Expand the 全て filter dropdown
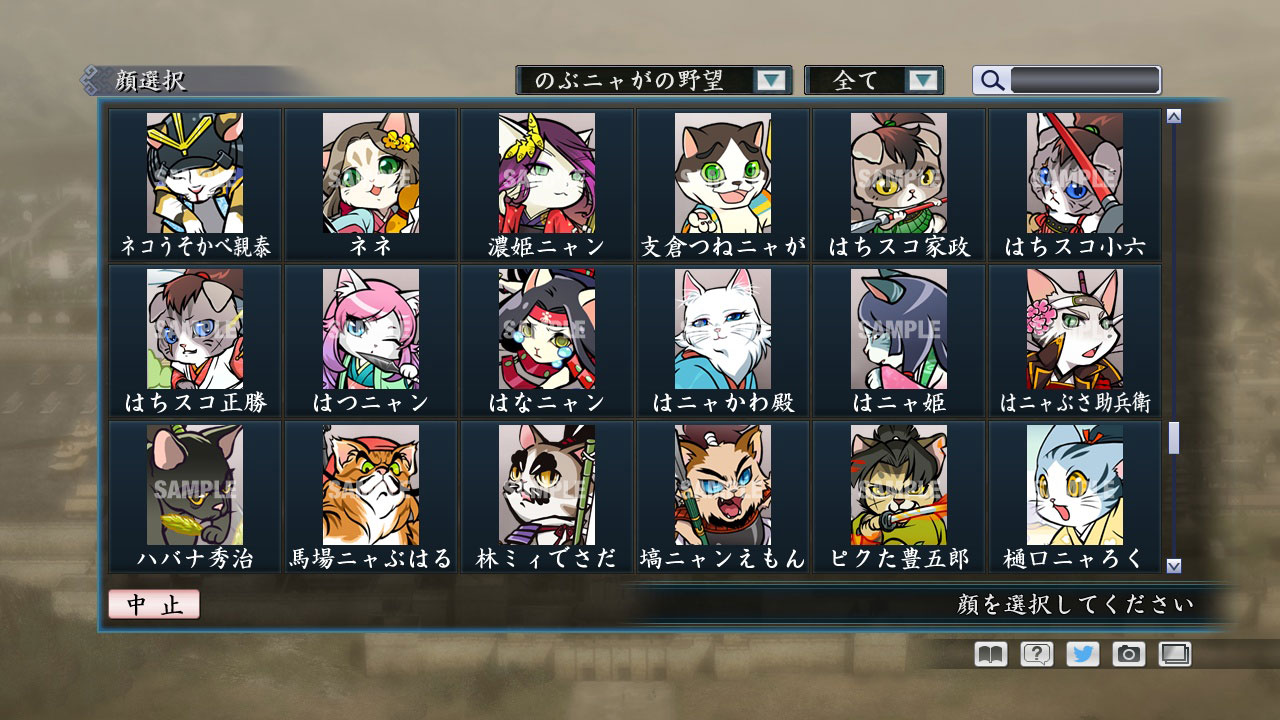Viewport: 1280px width, 720px height. [874, 80]
